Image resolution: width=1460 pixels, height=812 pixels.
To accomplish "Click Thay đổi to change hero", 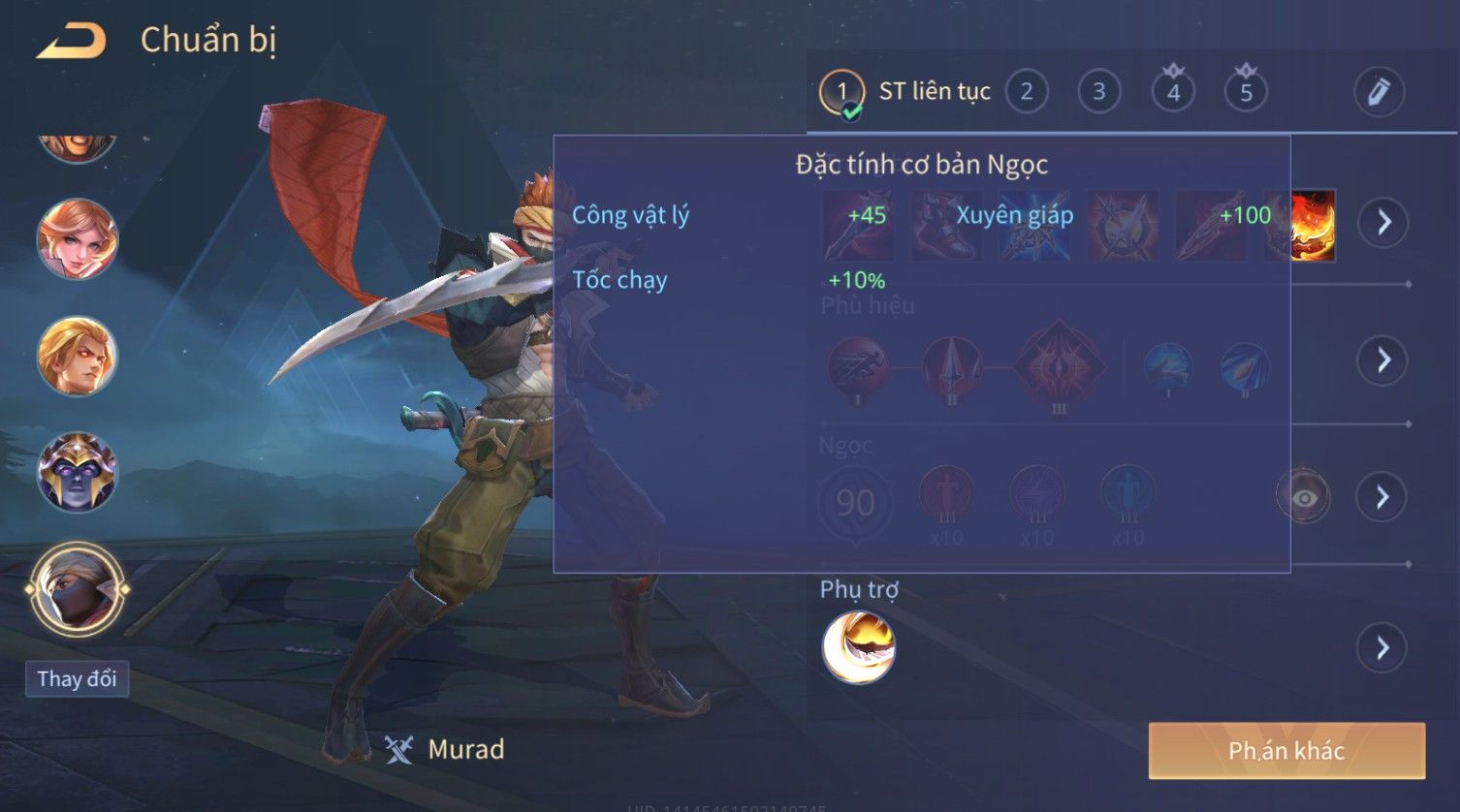I will pos(77,678).
